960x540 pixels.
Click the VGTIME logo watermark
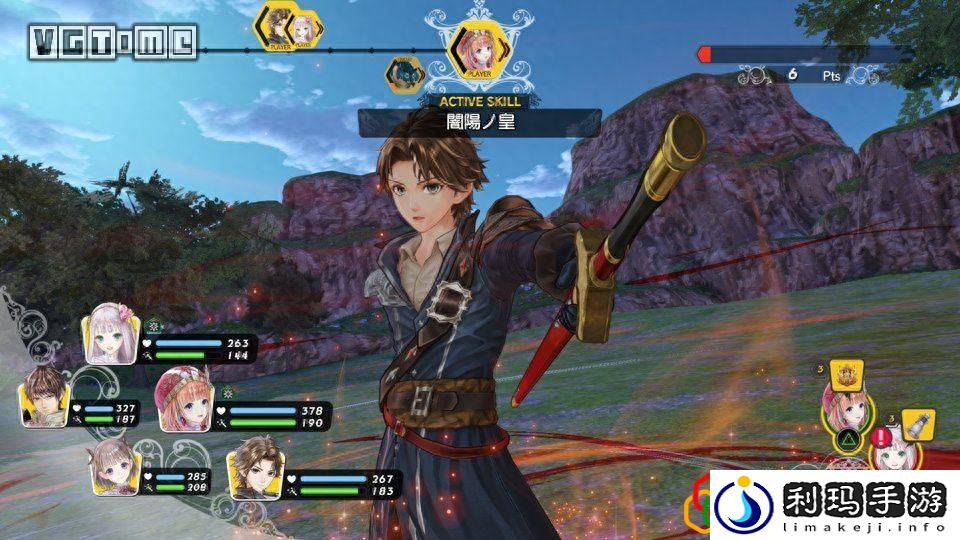(x=112, y=41)
